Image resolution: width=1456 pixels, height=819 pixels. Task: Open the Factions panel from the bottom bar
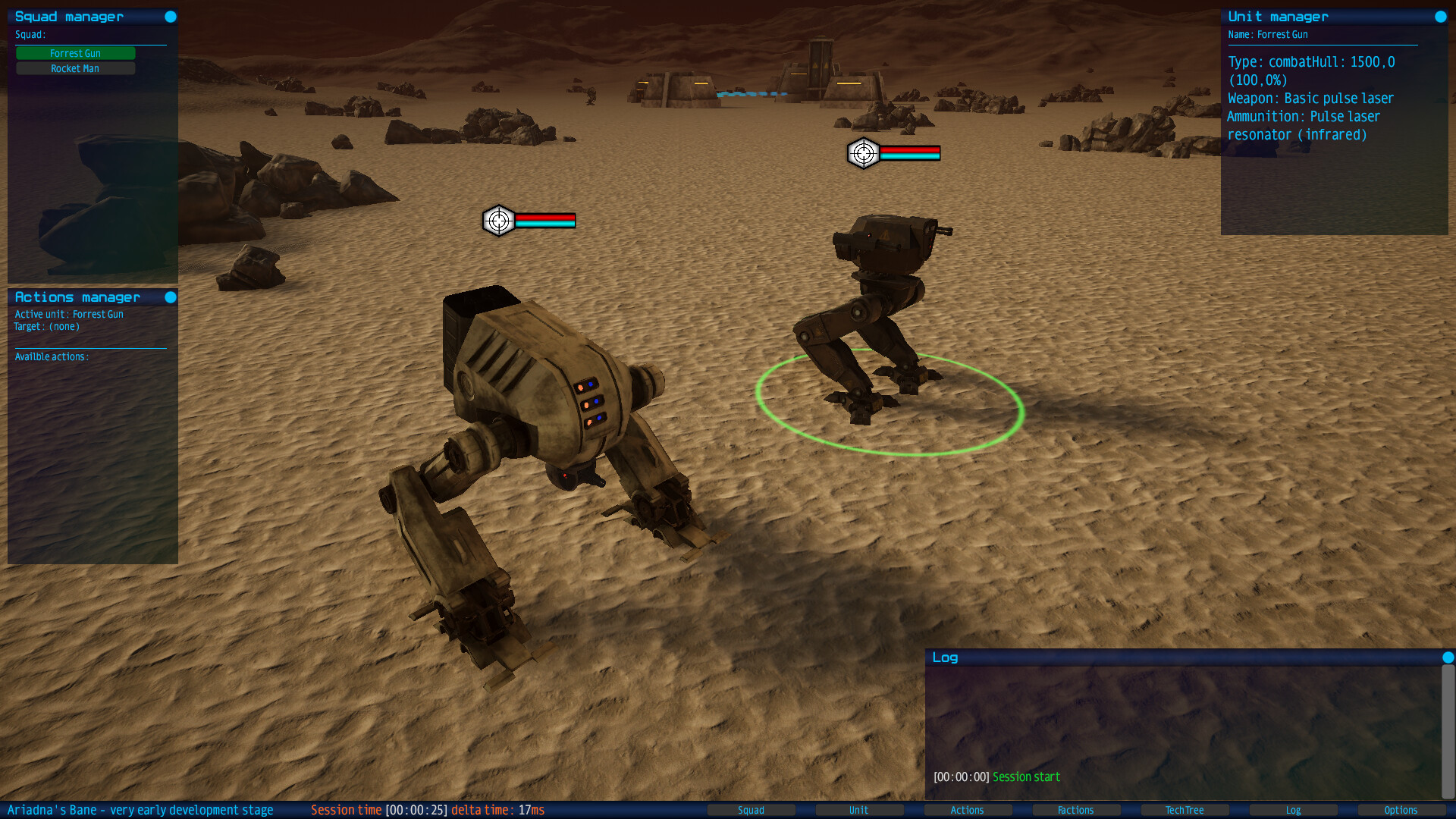click(1076, 810)
